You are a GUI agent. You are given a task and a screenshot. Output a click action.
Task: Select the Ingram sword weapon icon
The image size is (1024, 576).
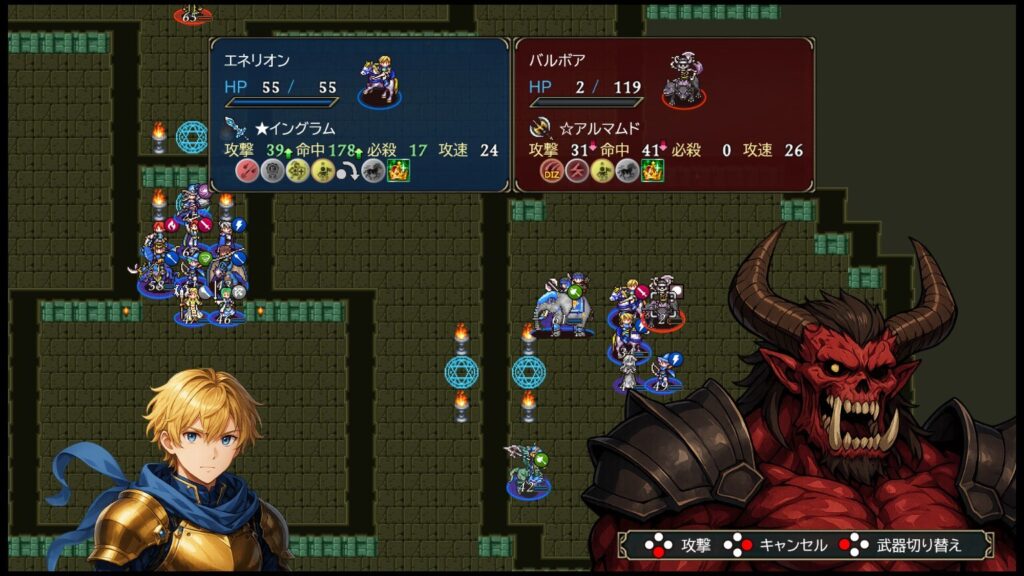(x=237, y=128)
